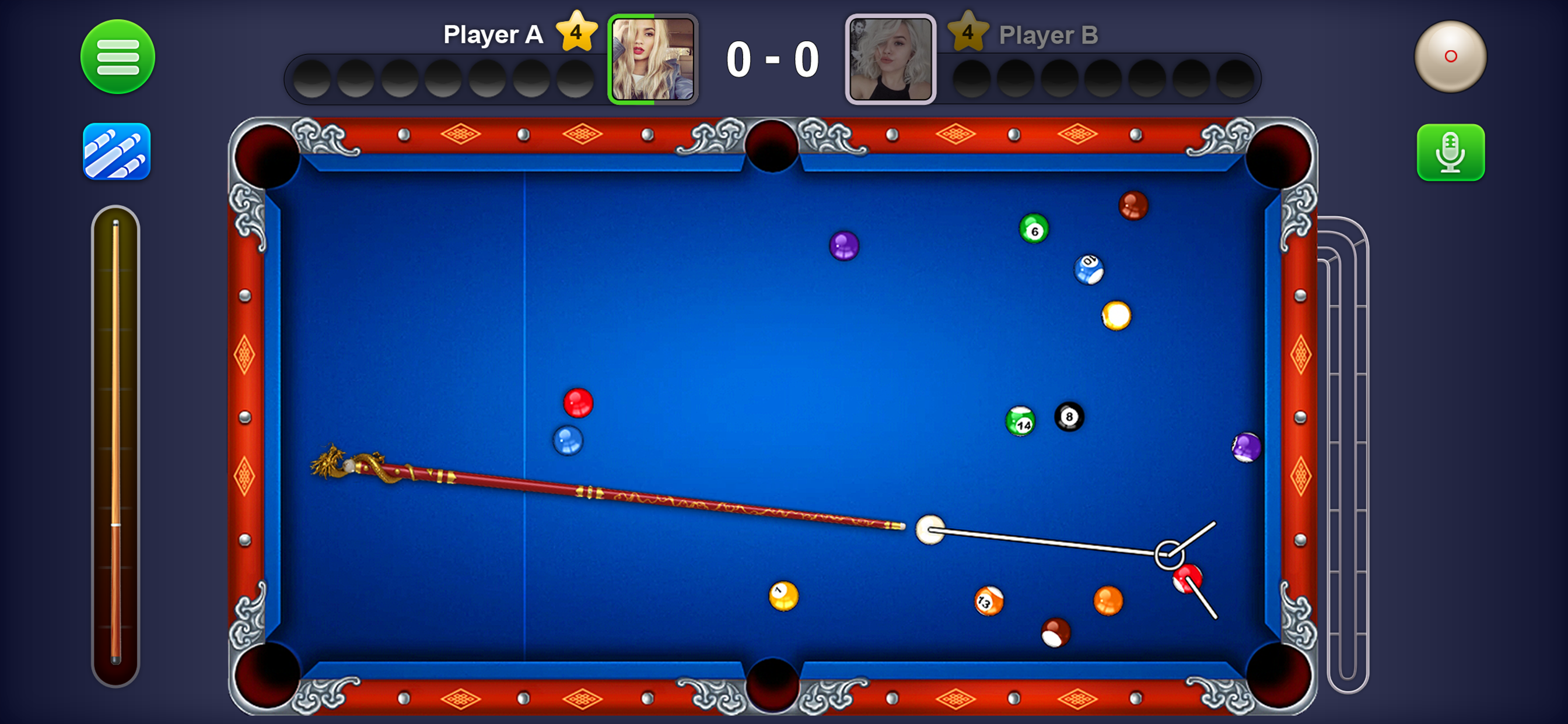Open the cue selection panel
The image size is (1568, 724).
tap(117, 152)
